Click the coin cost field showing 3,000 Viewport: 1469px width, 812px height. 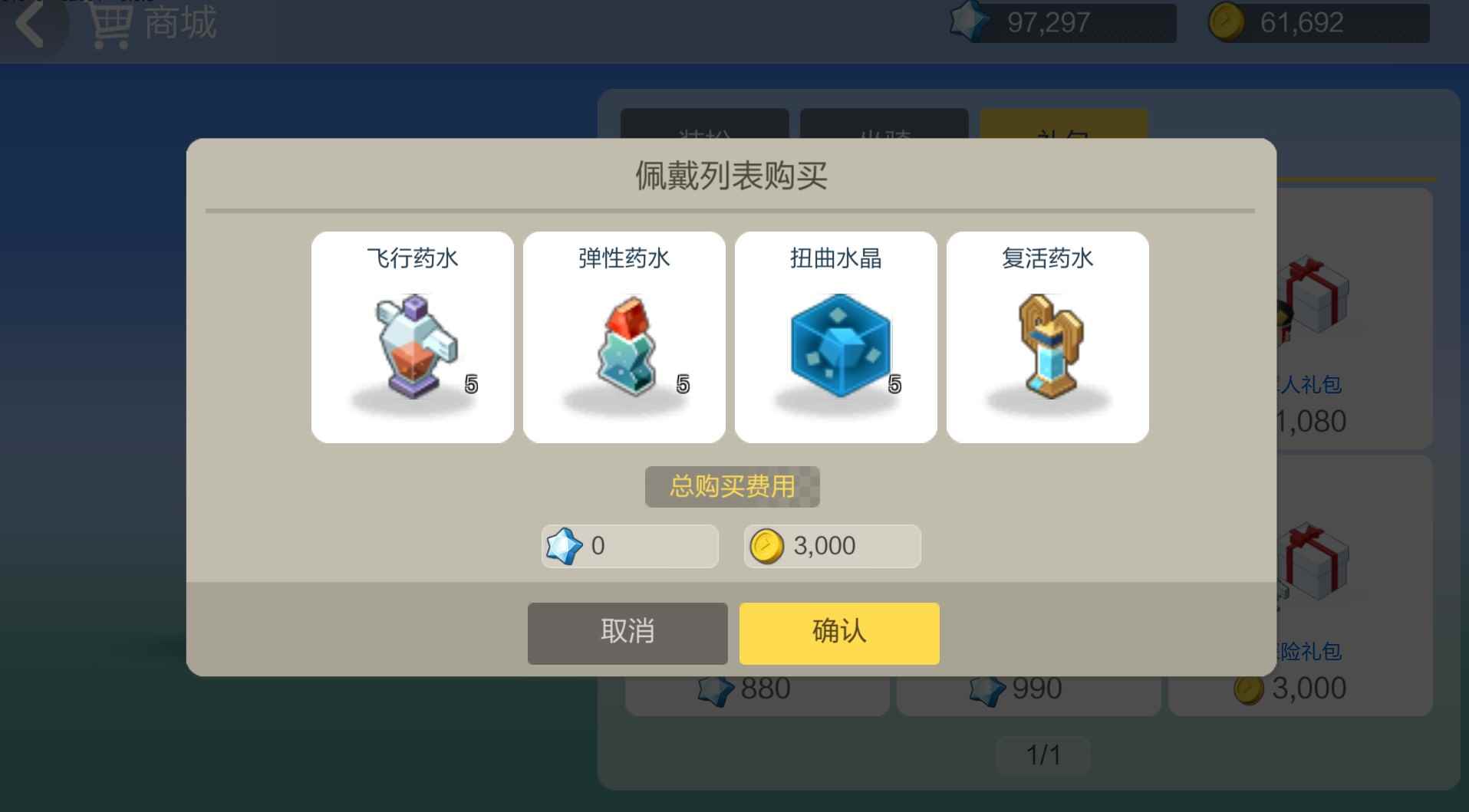[831, 546]
